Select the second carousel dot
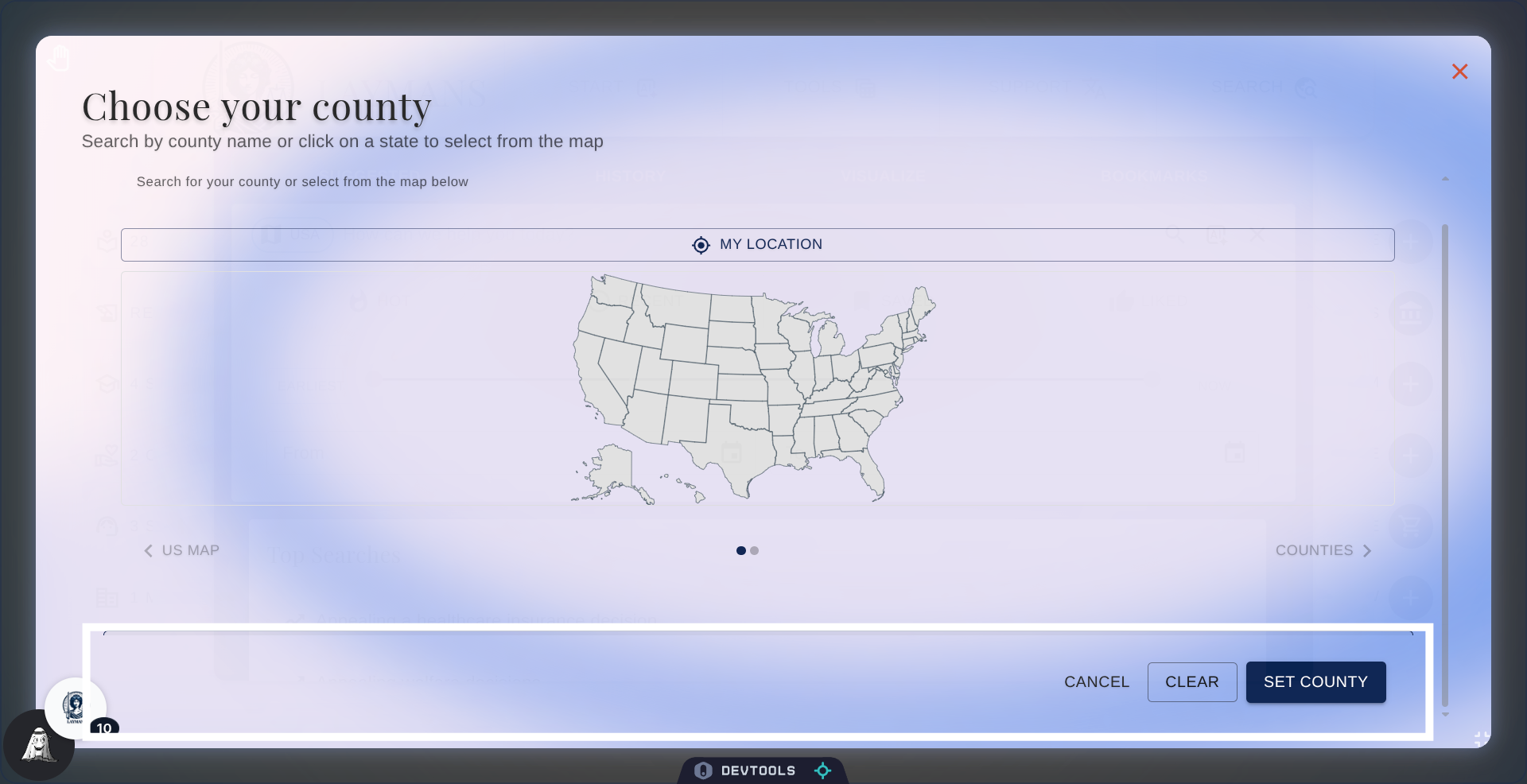The image size is (1527, 784). (x=754, y=550)
